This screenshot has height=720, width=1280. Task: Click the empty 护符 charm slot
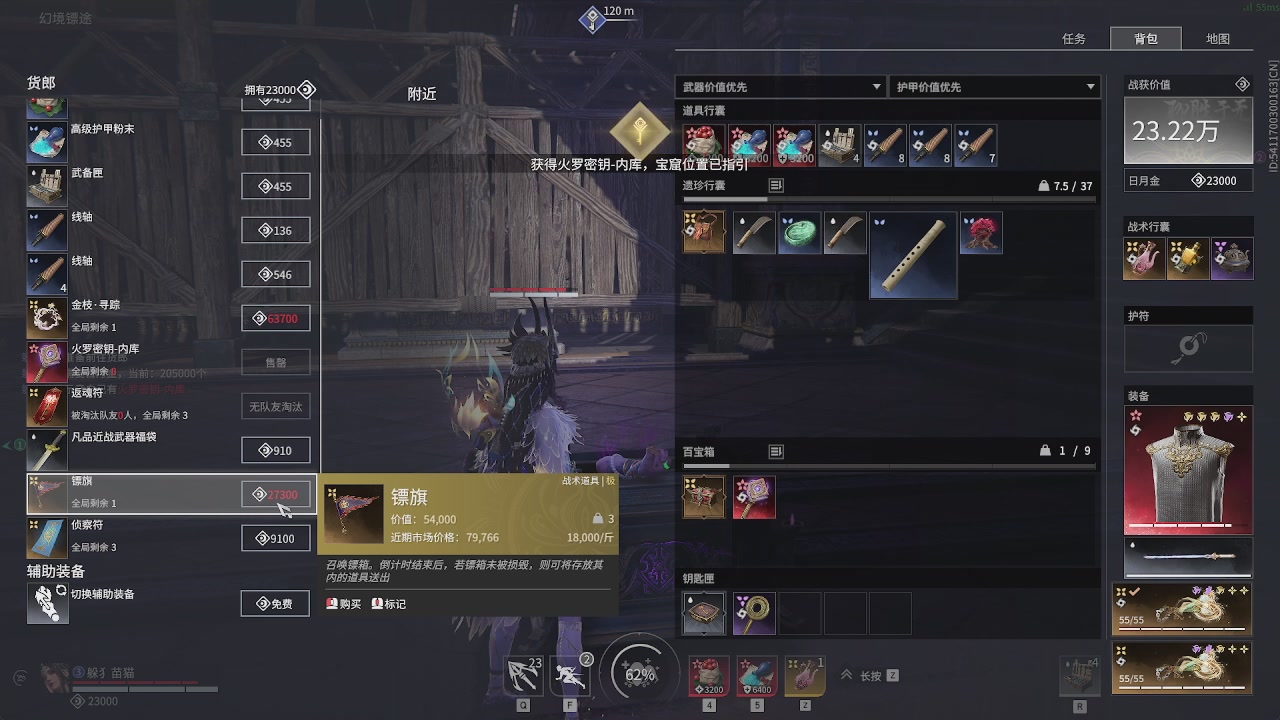click(x=1187, y=348)
